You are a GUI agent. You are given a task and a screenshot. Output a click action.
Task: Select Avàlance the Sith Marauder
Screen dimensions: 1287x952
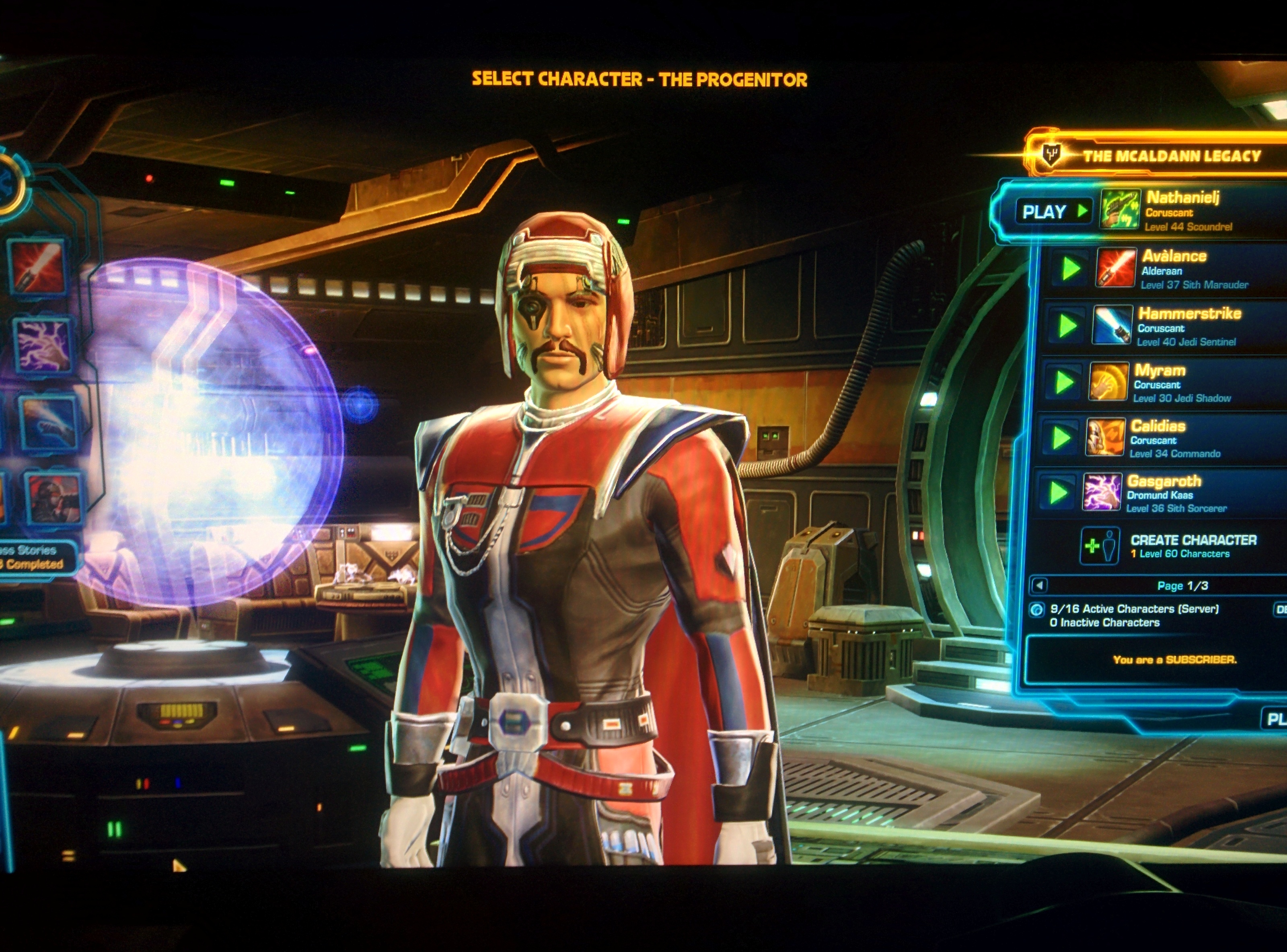[x=1193, y=269]
